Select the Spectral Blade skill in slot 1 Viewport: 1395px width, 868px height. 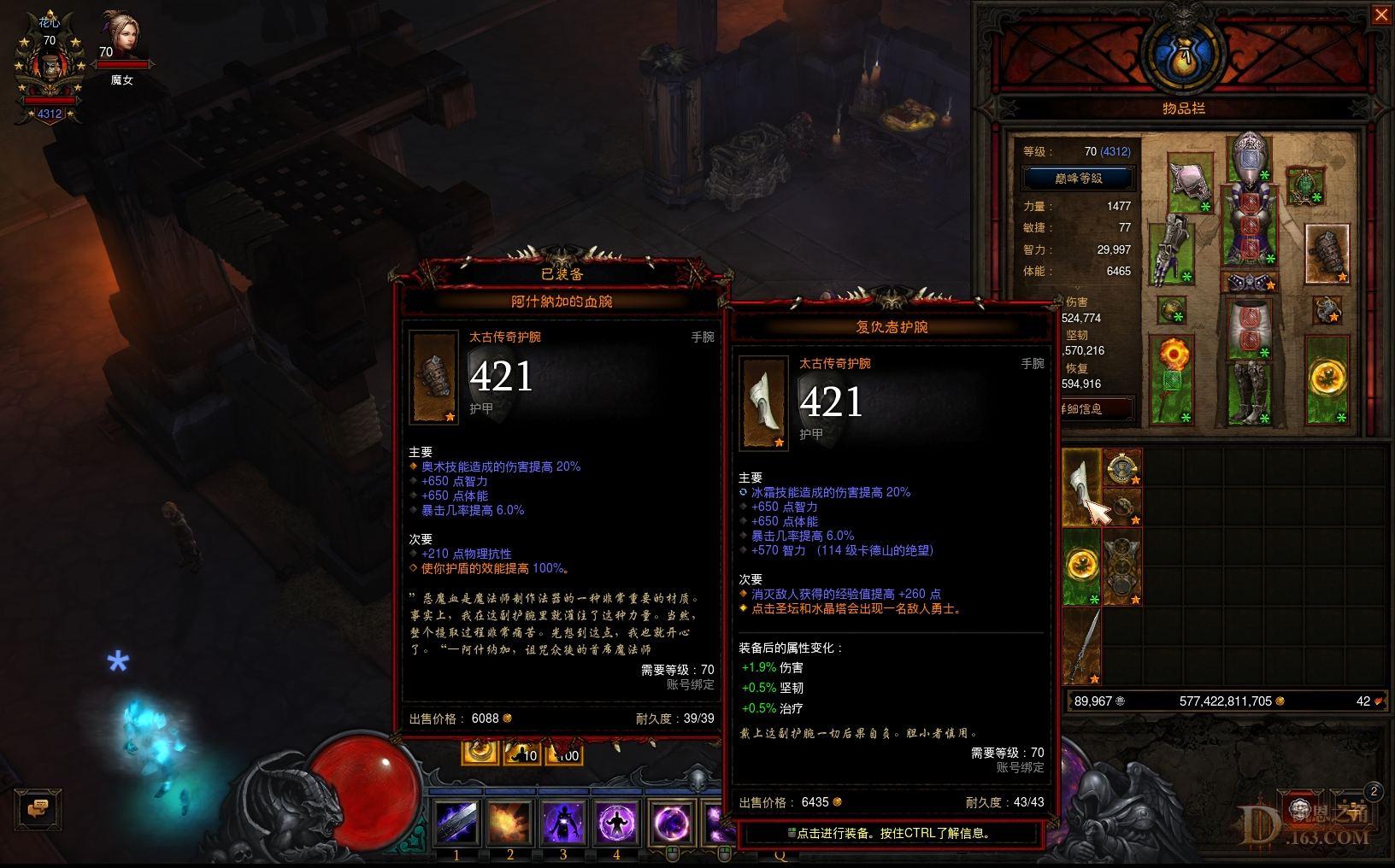coord(456,822)
